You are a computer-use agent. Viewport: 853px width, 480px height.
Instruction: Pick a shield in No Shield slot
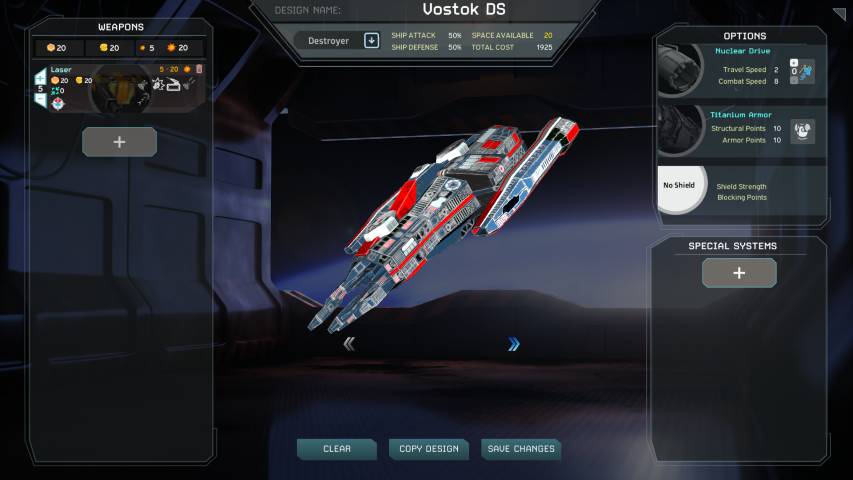(681, 187)
